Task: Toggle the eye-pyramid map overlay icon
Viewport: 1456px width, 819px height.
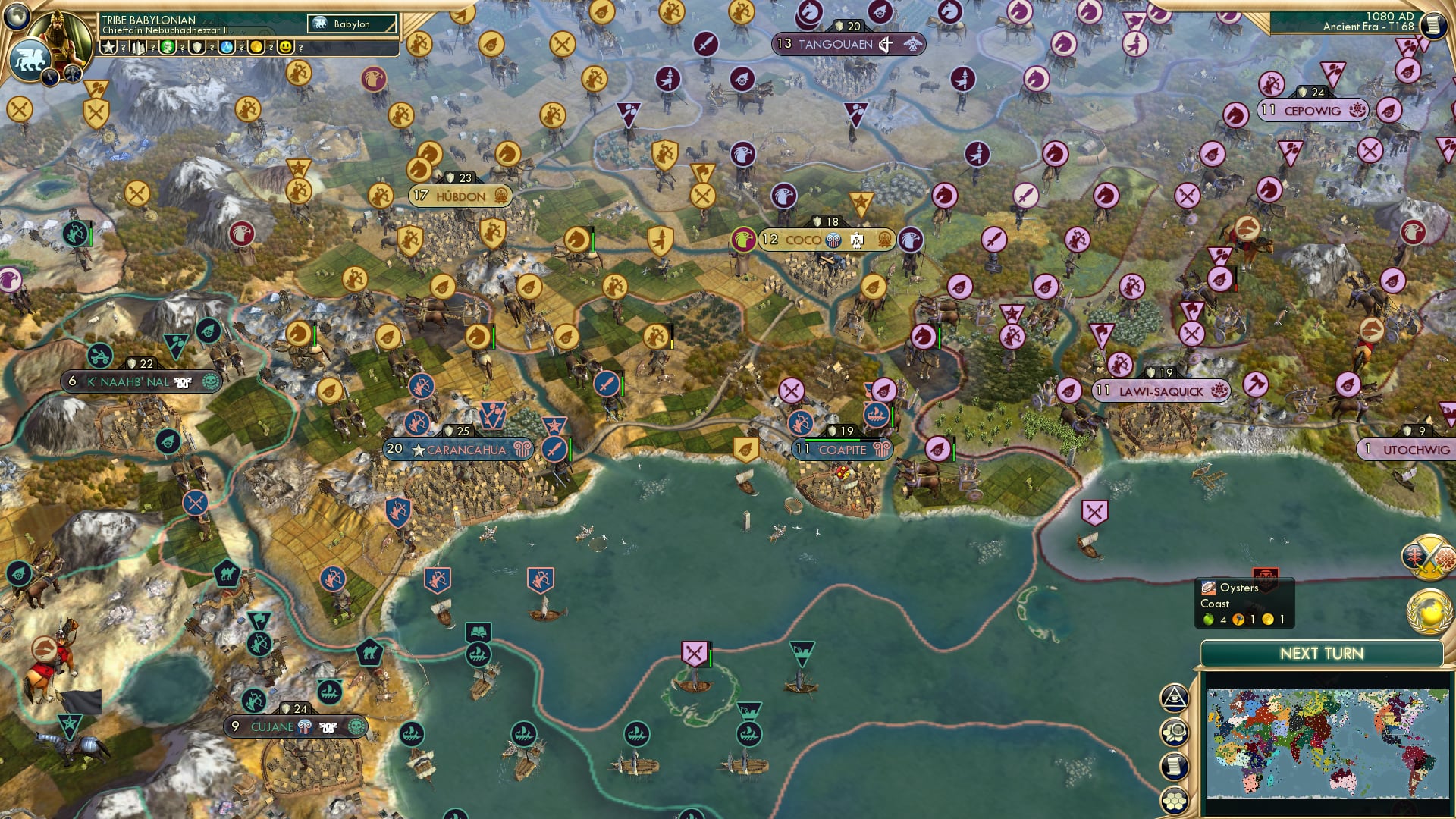Action: click(x=1175, y=697)
